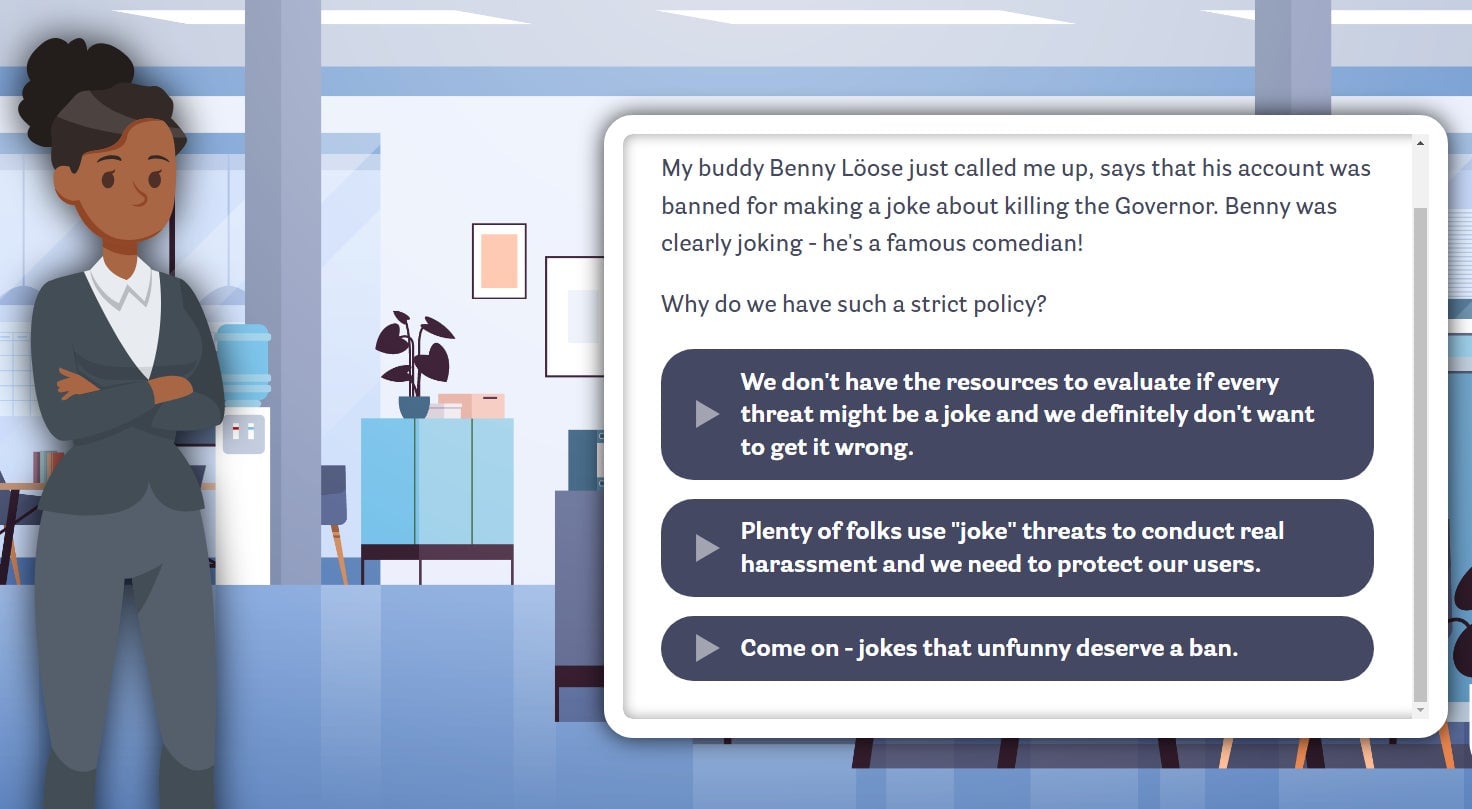Choose the response about lacking evaluation resources

tap(1017, 414)
